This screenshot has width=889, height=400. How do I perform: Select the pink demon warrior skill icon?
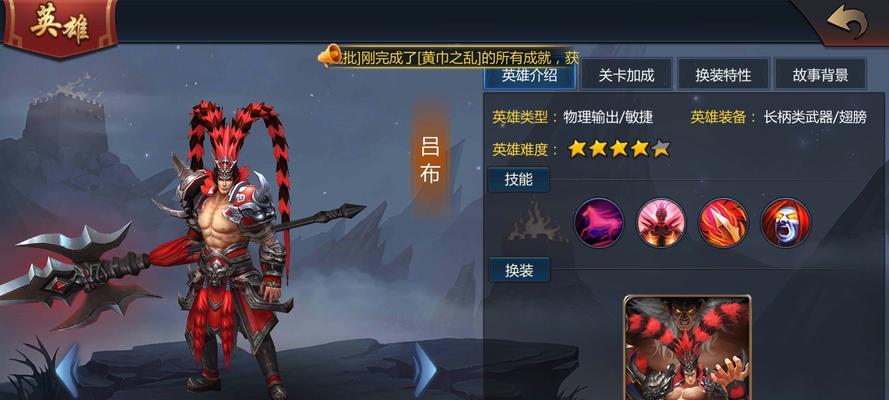click(661, 222)
